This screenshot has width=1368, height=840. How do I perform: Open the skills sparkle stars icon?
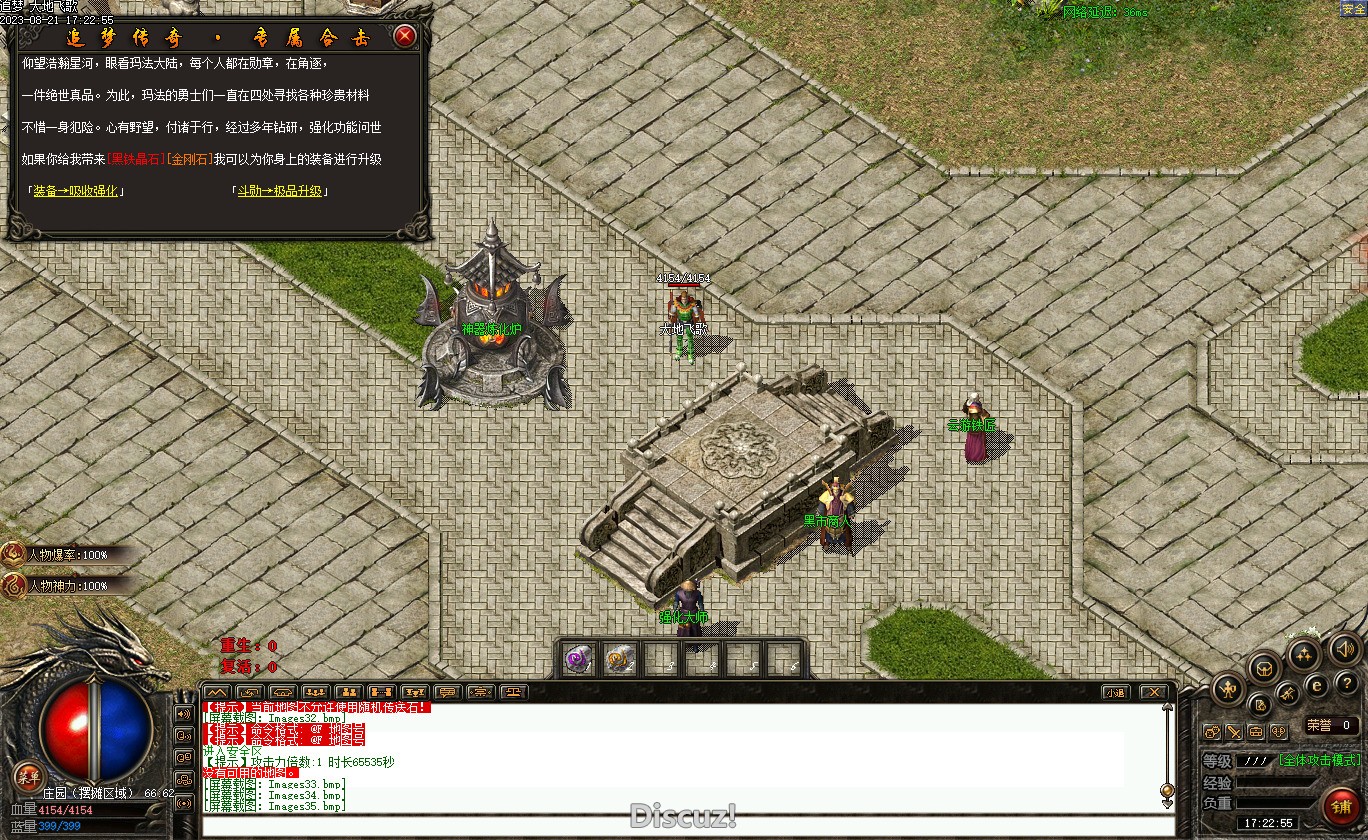click(x=1302, y=655)
